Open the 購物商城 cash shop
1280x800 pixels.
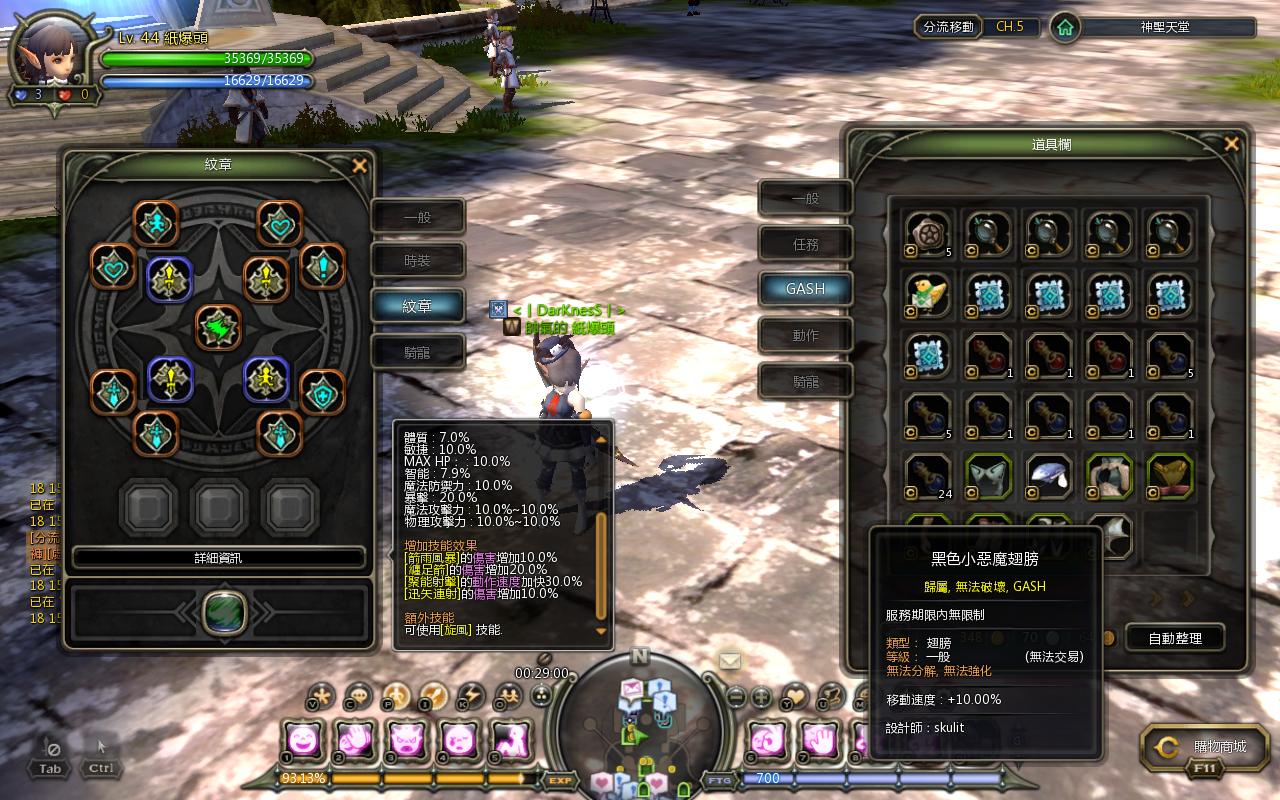[x=1195, y=748]
